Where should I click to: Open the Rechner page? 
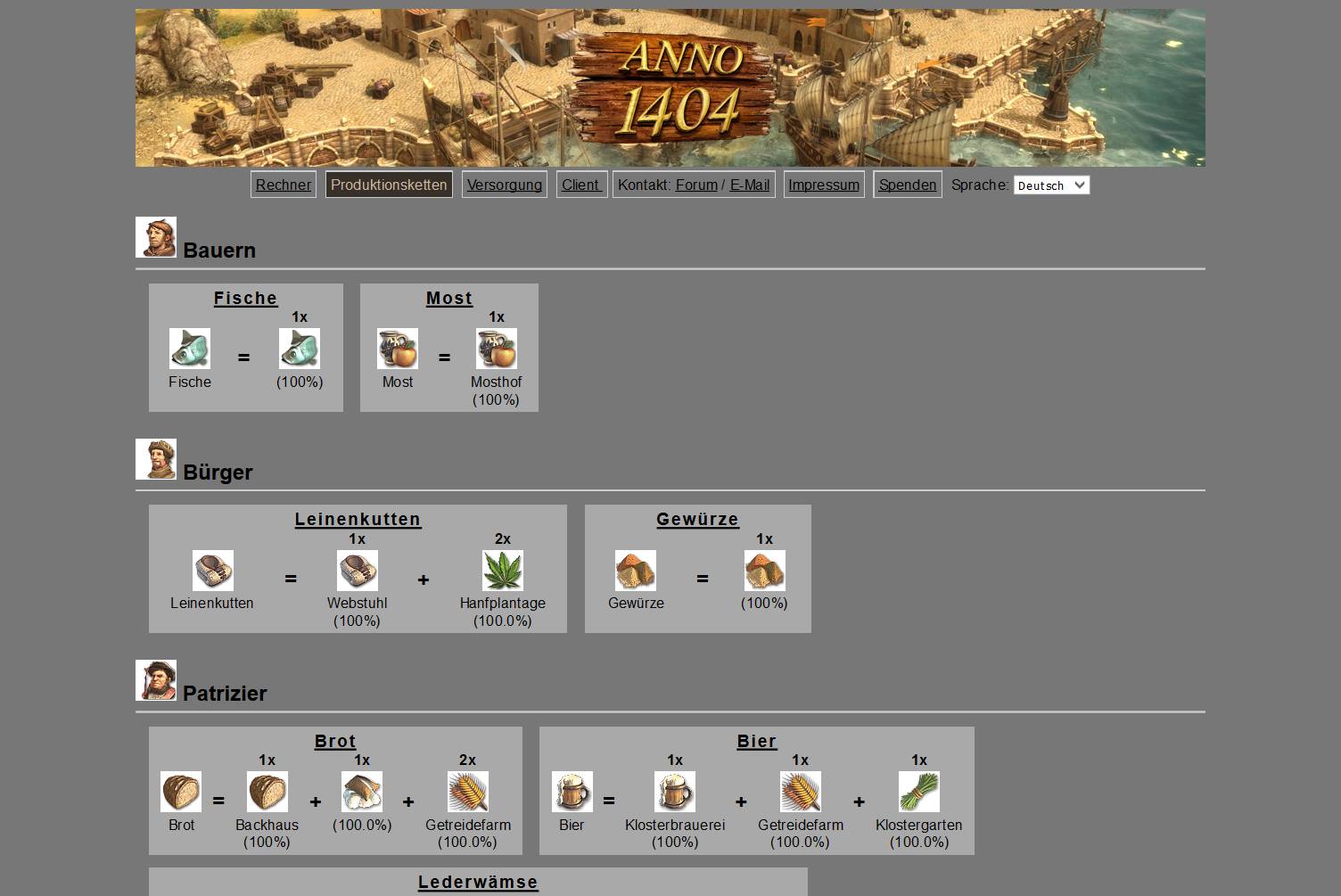(x=283, y=185)
